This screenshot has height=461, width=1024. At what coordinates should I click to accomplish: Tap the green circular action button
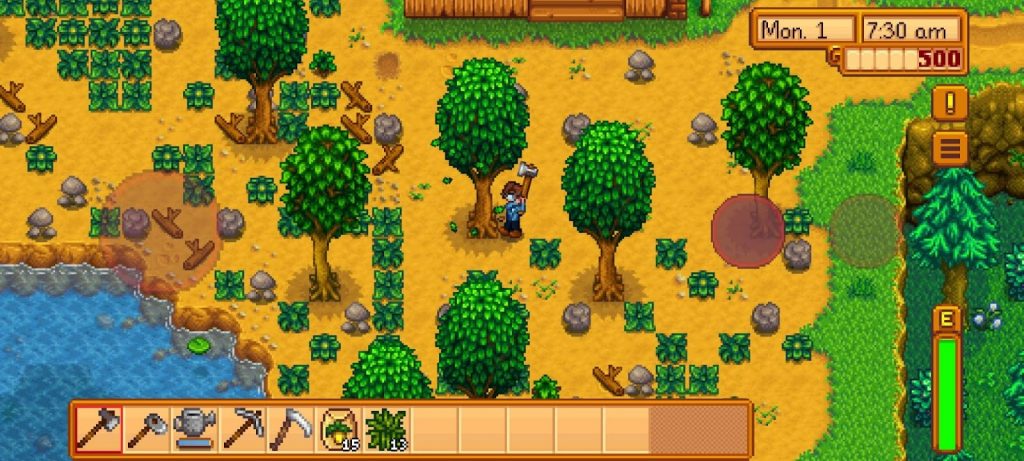[864, 231]
